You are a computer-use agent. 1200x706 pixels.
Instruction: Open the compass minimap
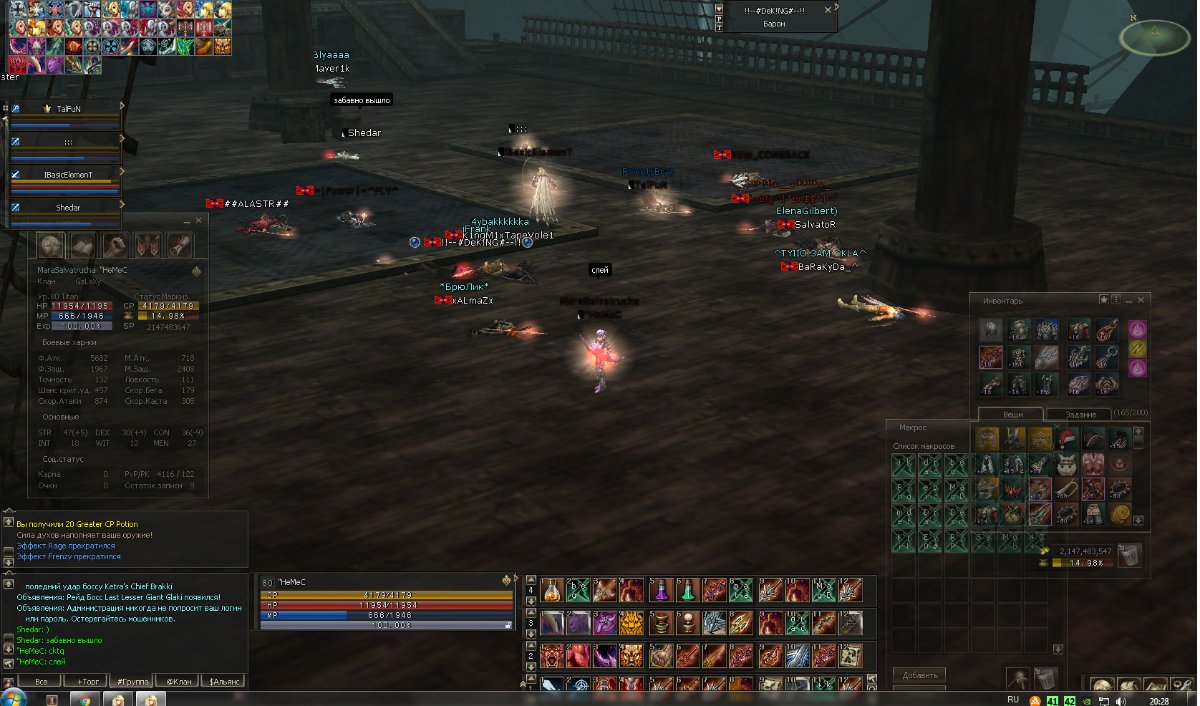pyautogui.click(x=1154, y=37)
